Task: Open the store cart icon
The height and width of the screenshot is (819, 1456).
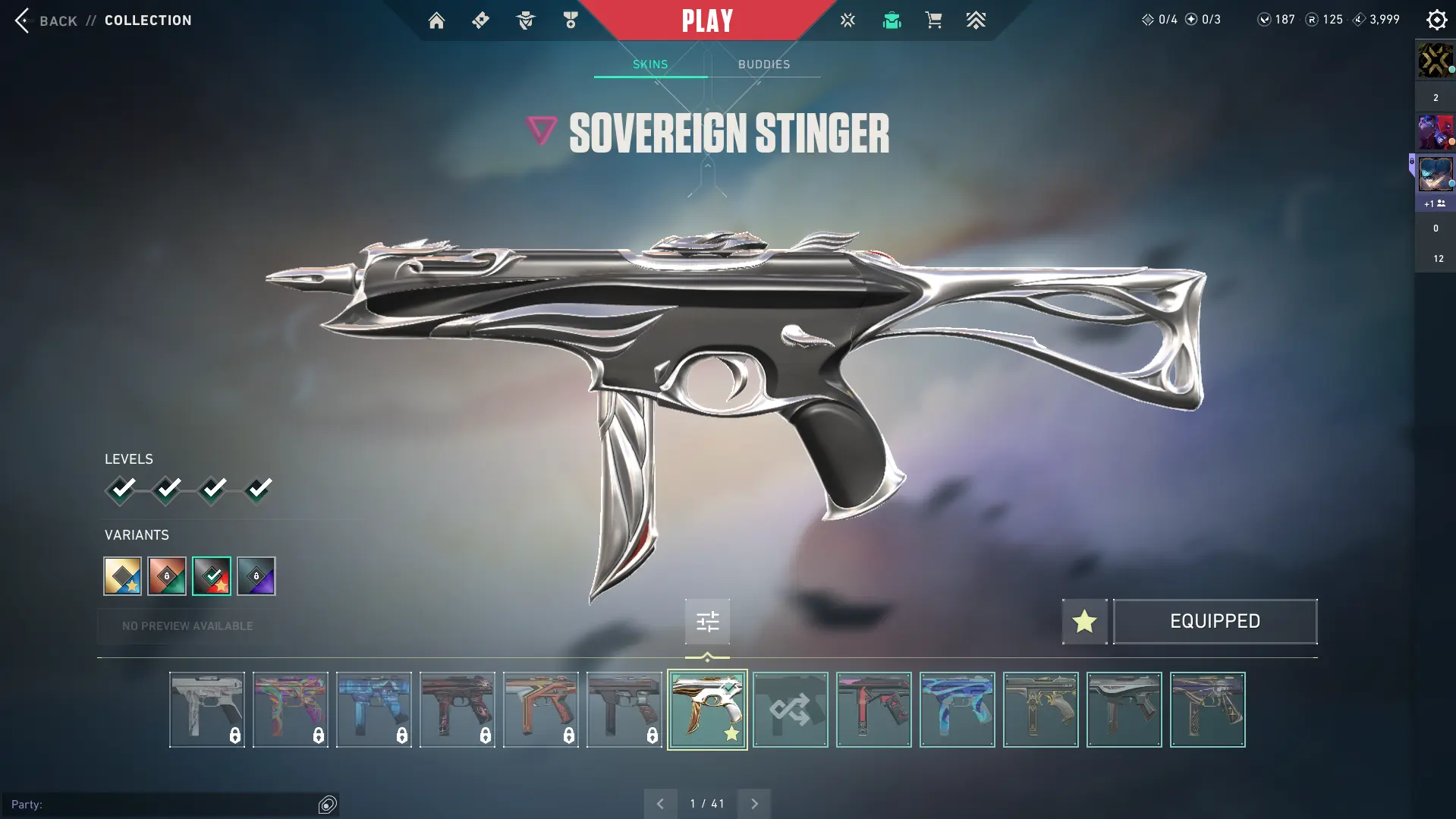Action: coord(933,20)
